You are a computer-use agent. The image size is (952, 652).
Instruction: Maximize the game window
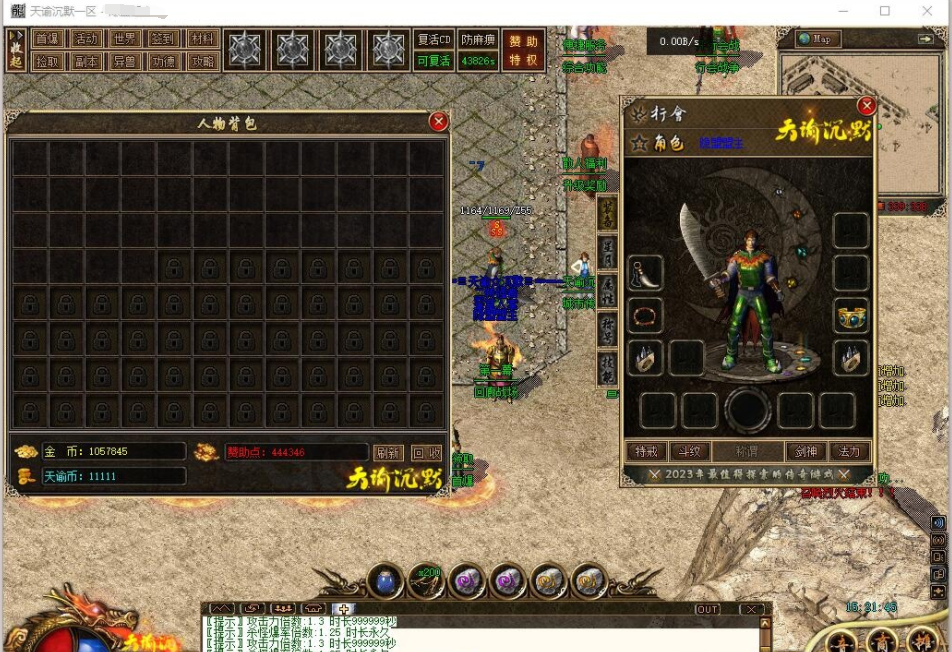click(x=885, y=11)
